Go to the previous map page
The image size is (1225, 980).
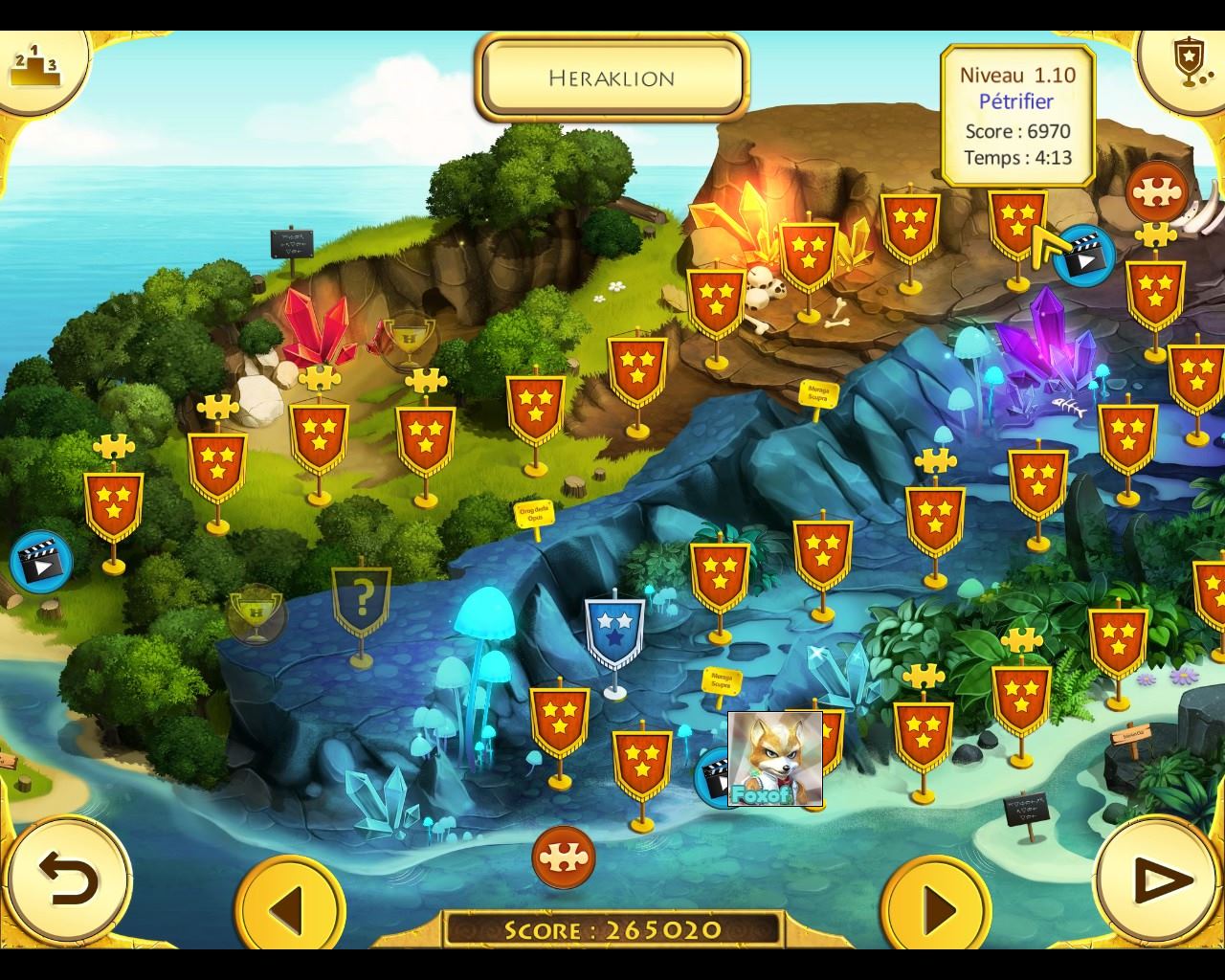[x=289, y=905]
